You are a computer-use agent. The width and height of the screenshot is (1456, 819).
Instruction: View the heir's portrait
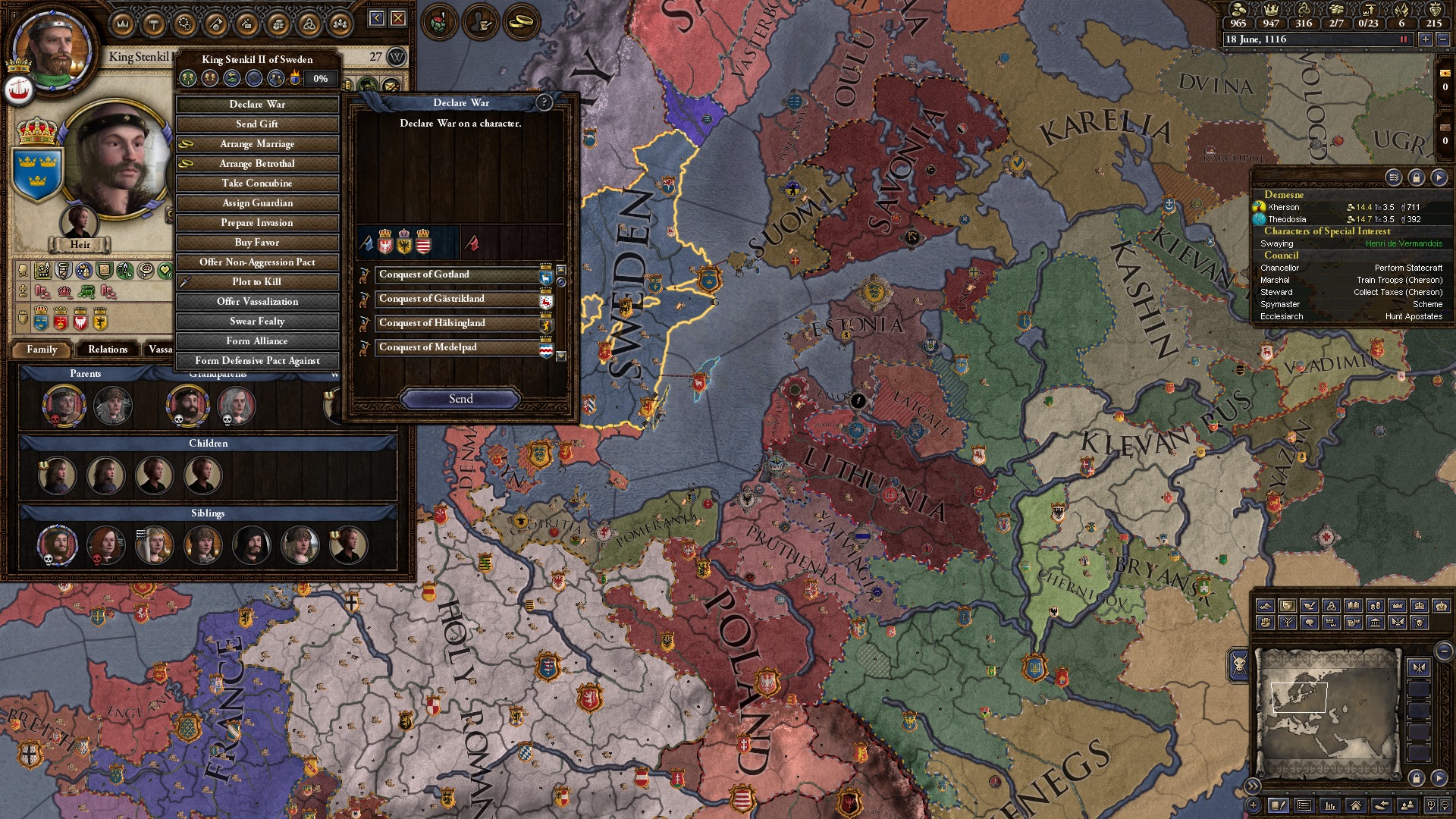[x=80, y=222]
